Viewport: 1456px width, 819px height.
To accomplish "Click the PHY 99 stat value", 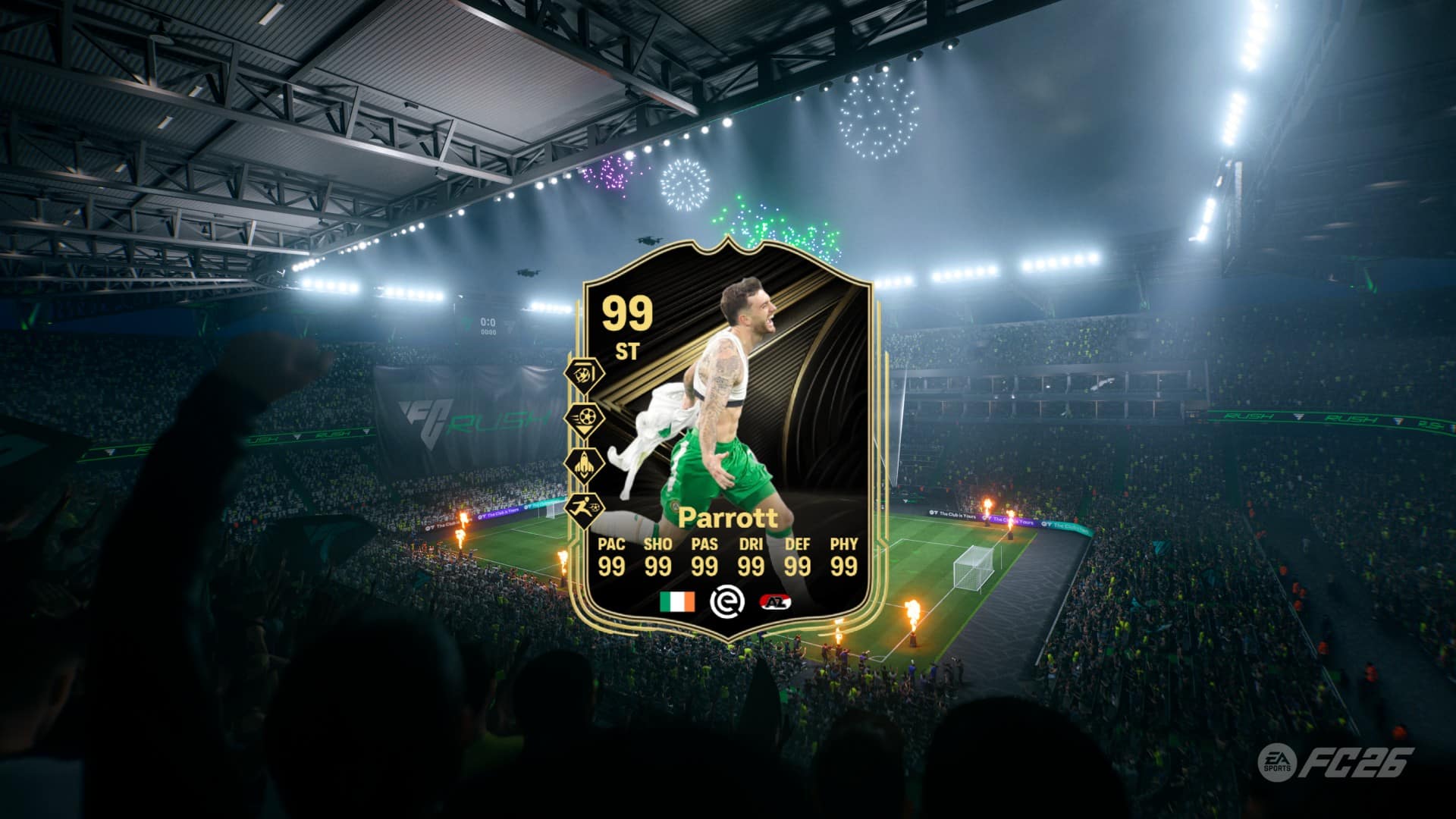I will pyautogui.click(x=844, y=565).
